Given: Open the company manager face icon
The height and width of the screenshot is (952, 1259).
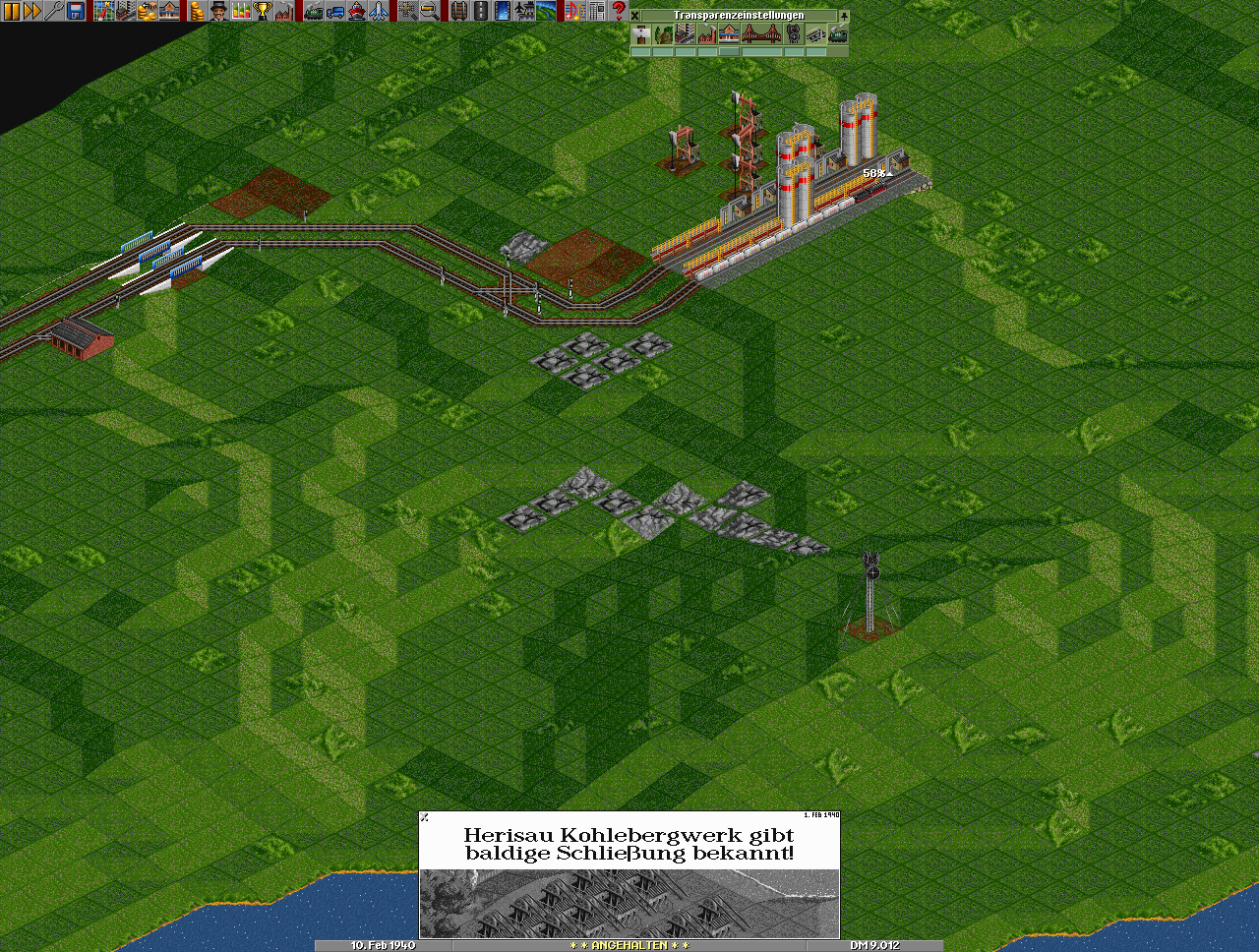Looking at the screenshot, I should [218, 11].
